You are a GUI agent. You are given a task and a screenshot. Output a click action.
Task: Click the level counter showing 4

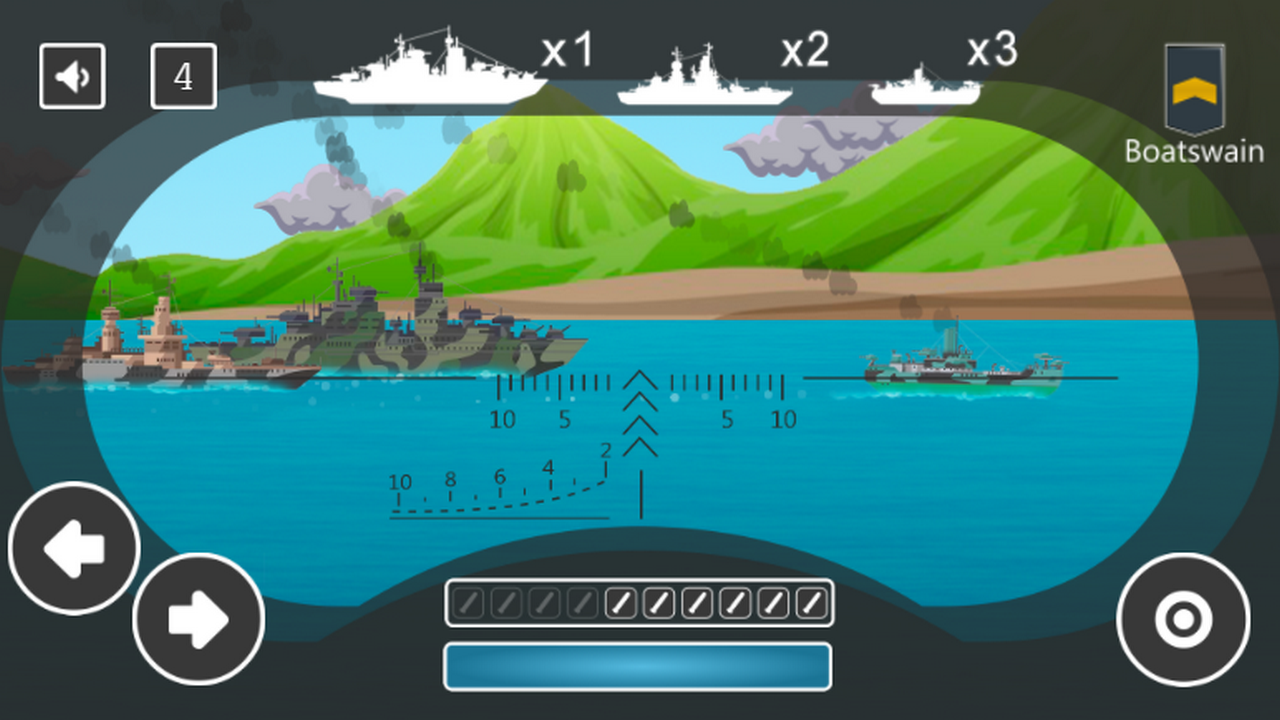[x=184, y=76]
